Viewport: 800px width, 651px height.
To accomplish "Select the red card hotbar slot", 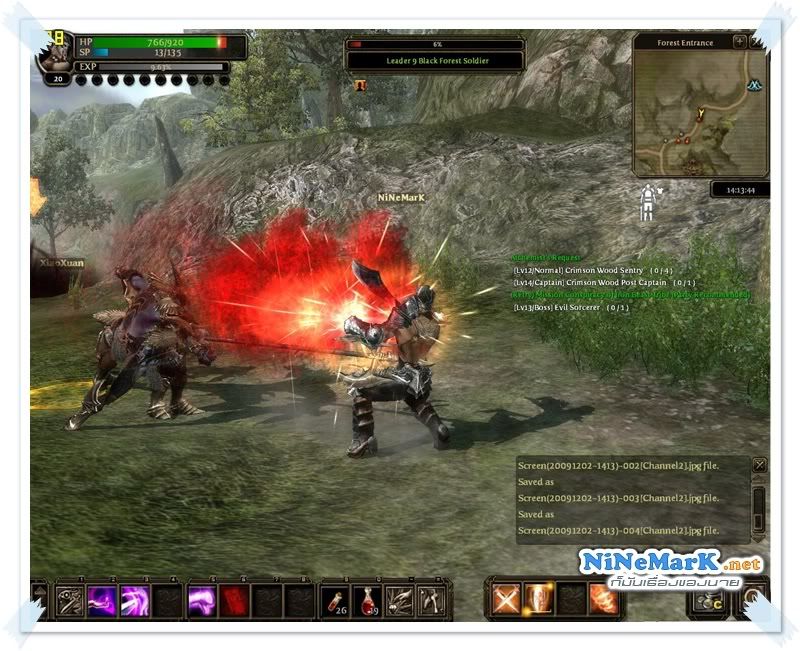I will pos(233,600).
